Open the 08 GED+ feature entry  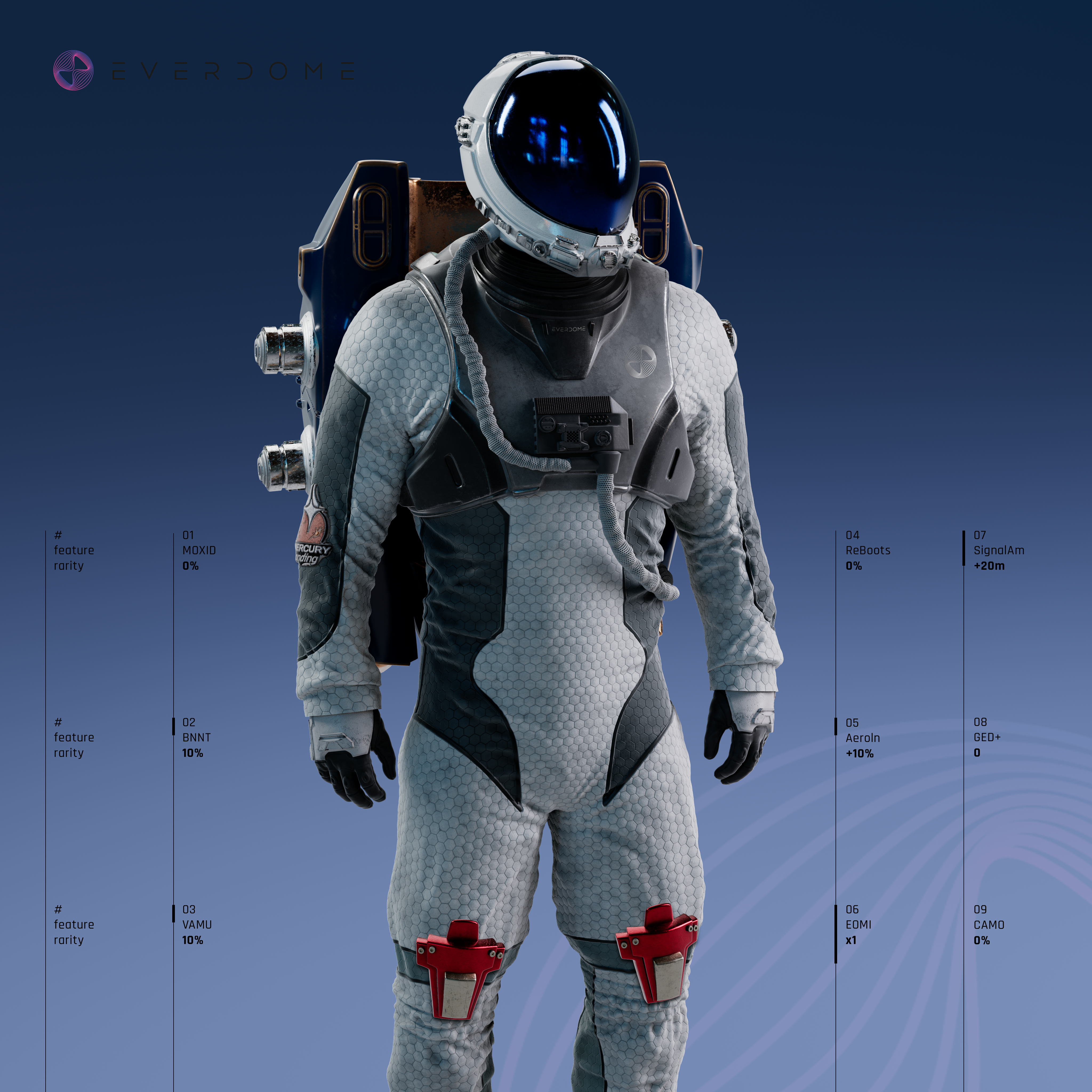tap(987, 737)
